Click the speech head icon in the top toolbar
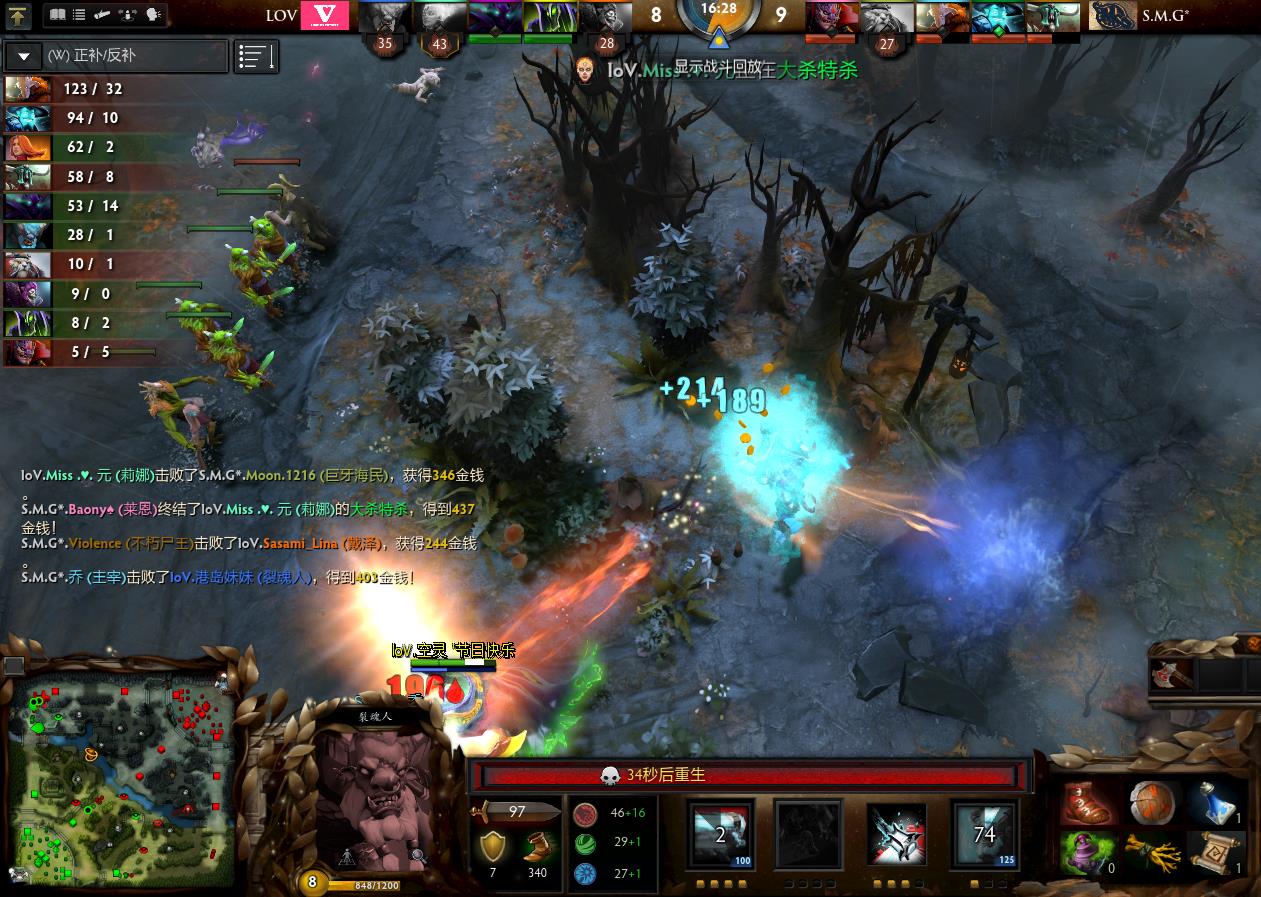 click(153, 15)
